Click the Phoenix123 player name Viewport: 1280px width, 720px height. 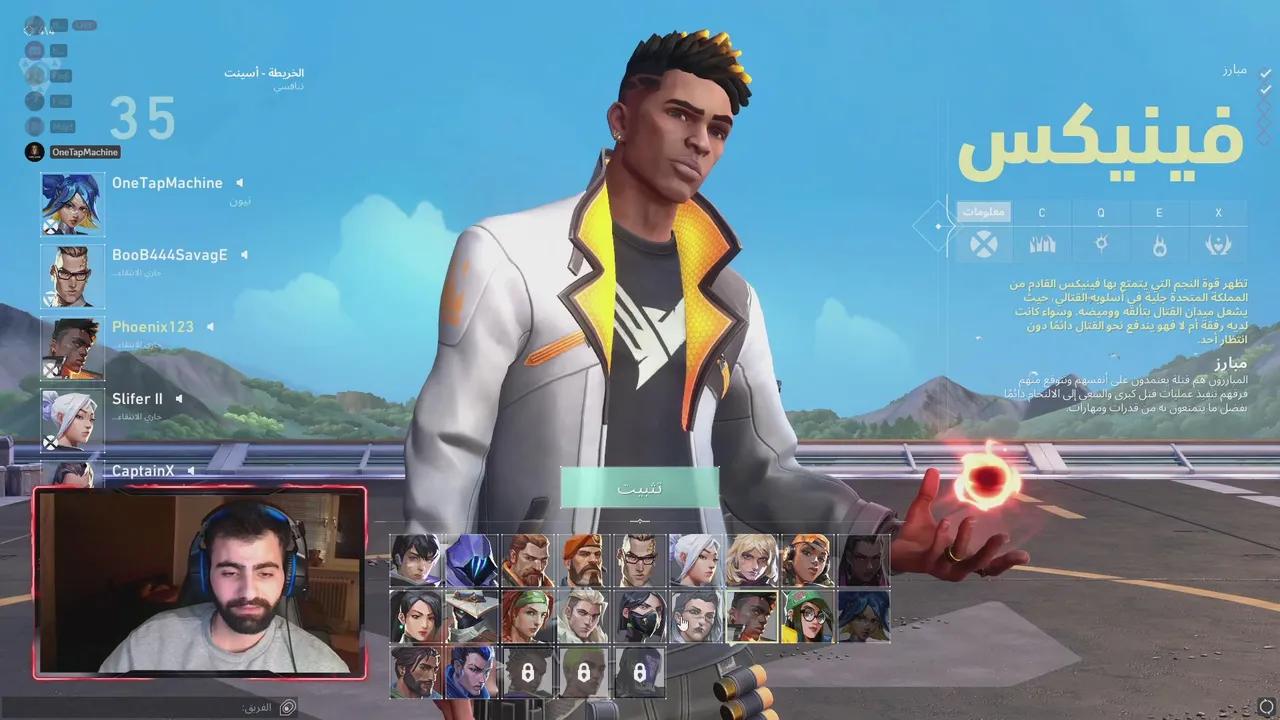coord(152,326)
